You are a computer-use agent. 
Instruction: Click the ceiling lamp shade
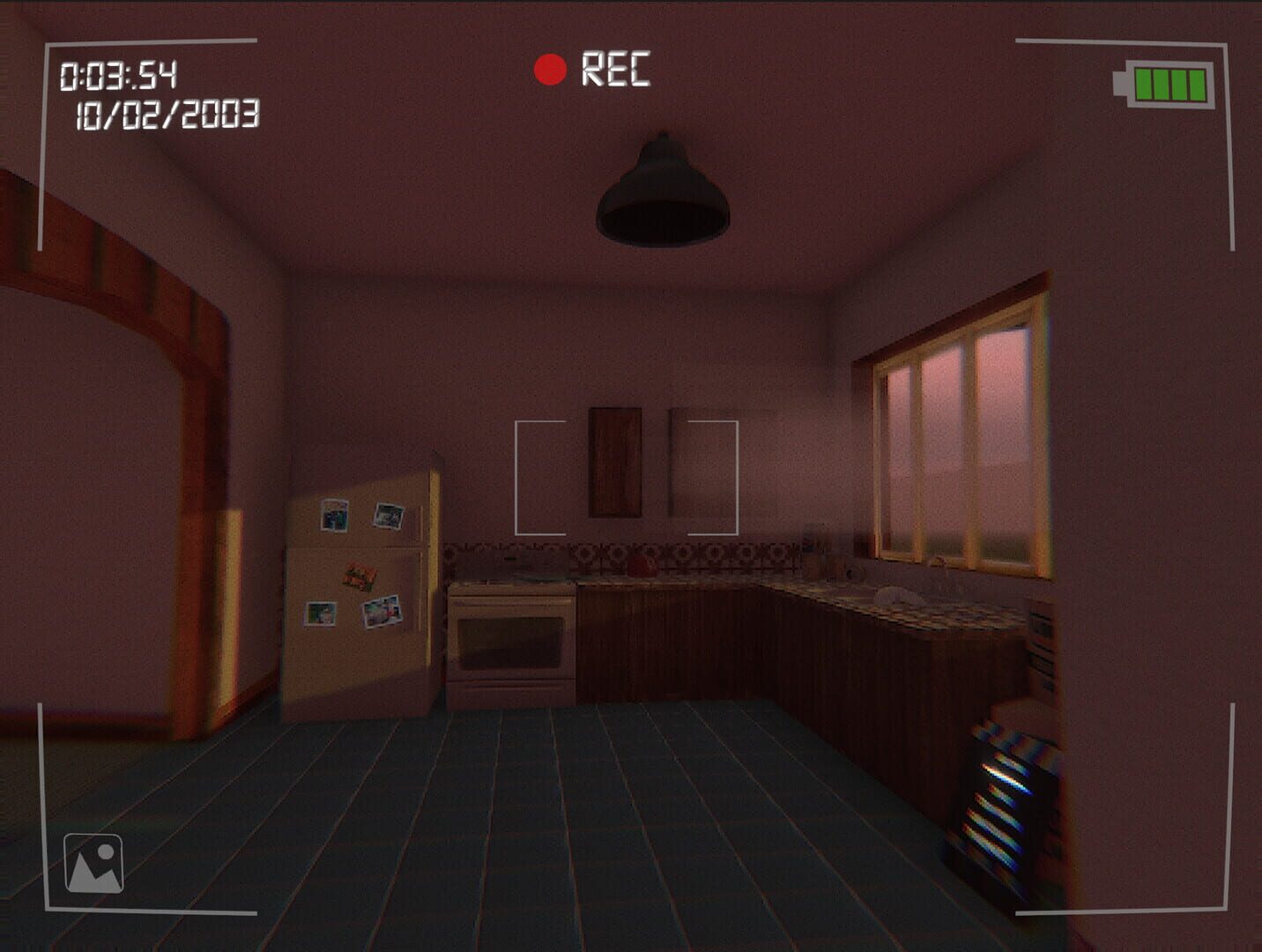[661, 198]
